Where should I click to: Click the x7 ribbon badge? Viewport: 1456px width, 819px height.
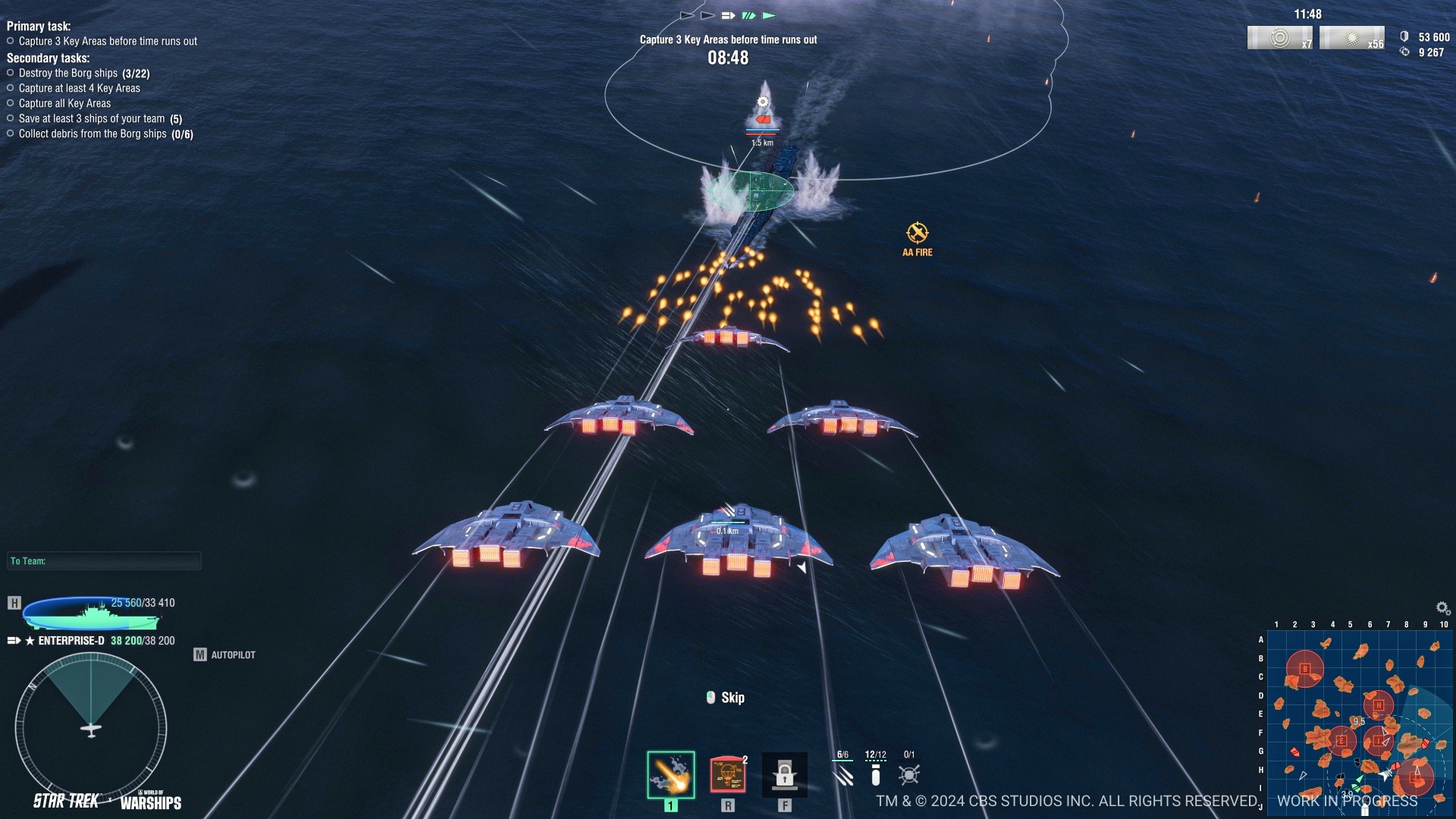[1279, 38]
